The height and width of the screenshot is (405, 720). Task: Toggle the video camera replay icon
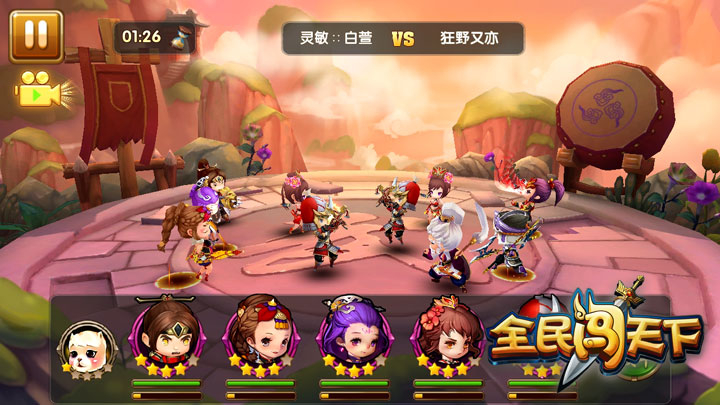point(42,92)
